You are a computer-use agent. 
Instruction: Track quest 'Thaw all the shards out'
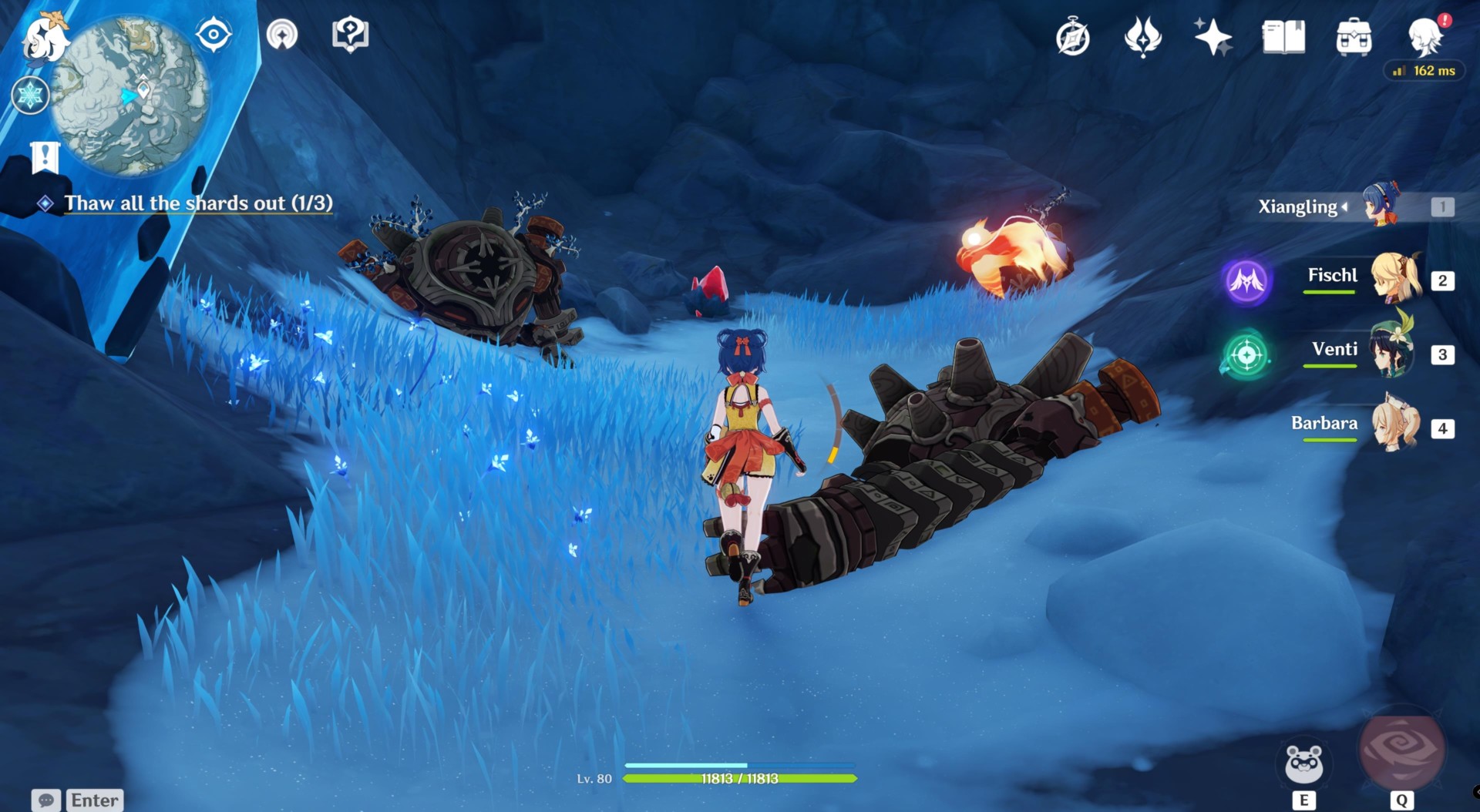tap(198, 203)
